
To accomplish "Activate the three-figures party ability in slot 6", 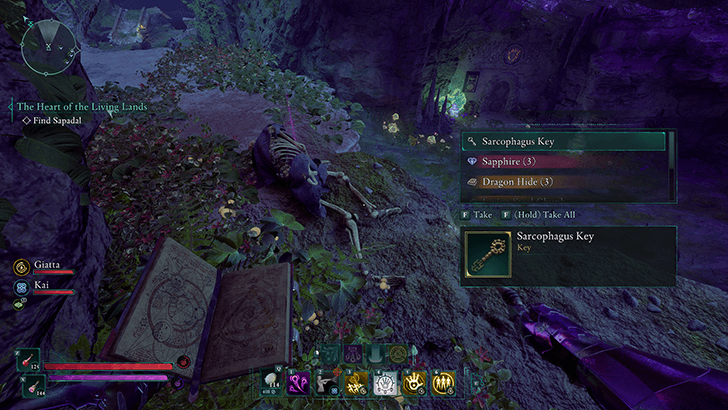I will coord(444,381).
